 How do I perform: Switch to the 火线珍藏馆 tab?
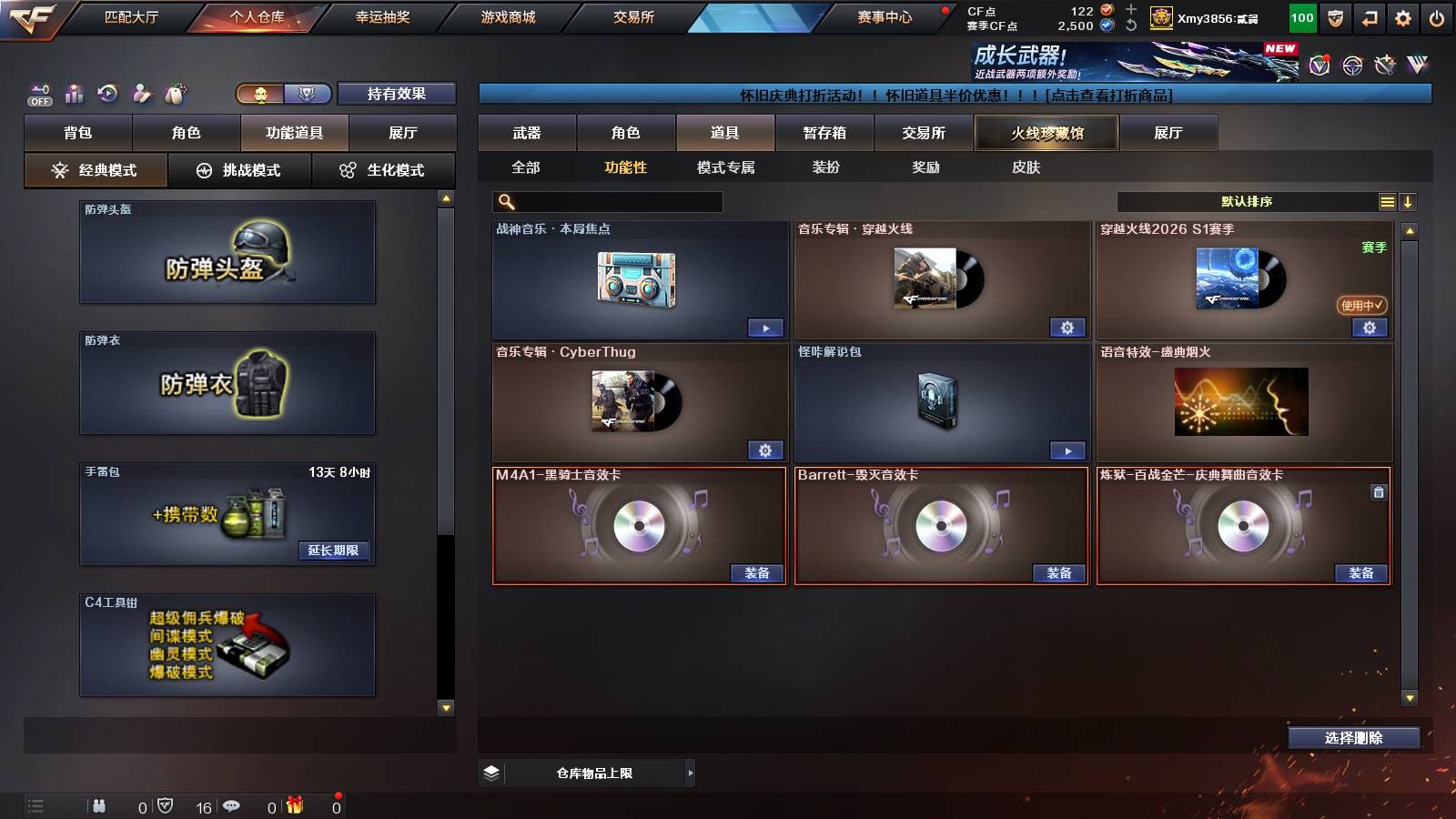coord(1046,132)
